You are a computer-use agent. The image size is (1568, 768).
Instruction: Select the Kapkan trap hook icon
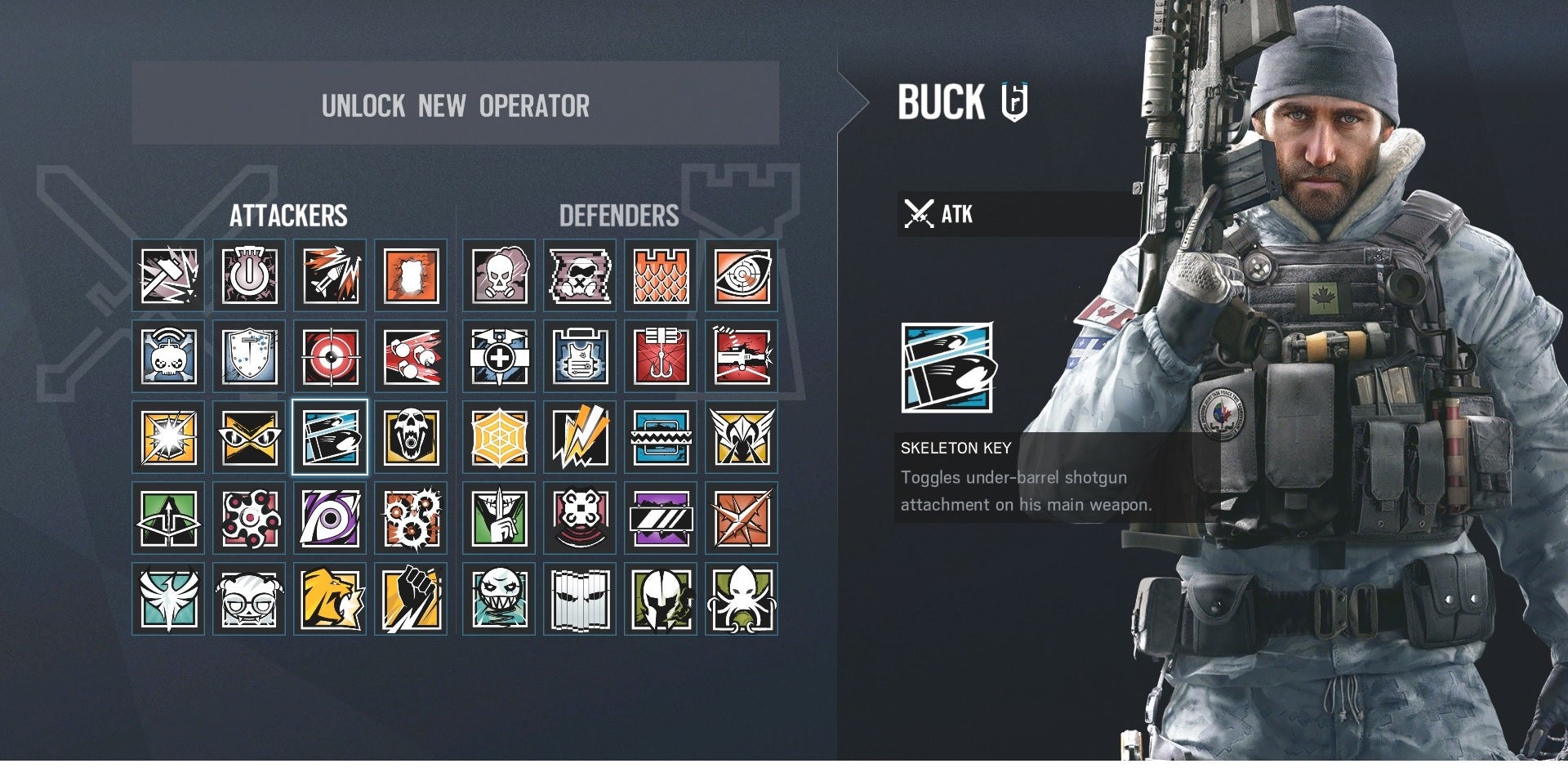click(660, 357)
